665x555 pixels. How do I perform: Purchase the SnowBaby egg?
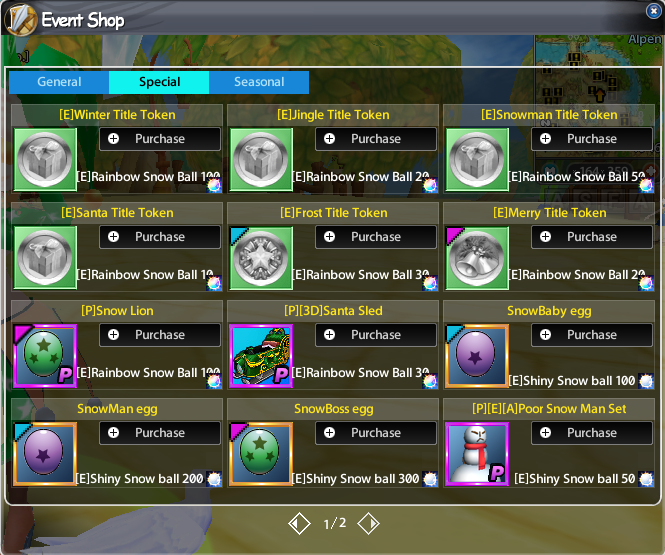tap(592, 335)
